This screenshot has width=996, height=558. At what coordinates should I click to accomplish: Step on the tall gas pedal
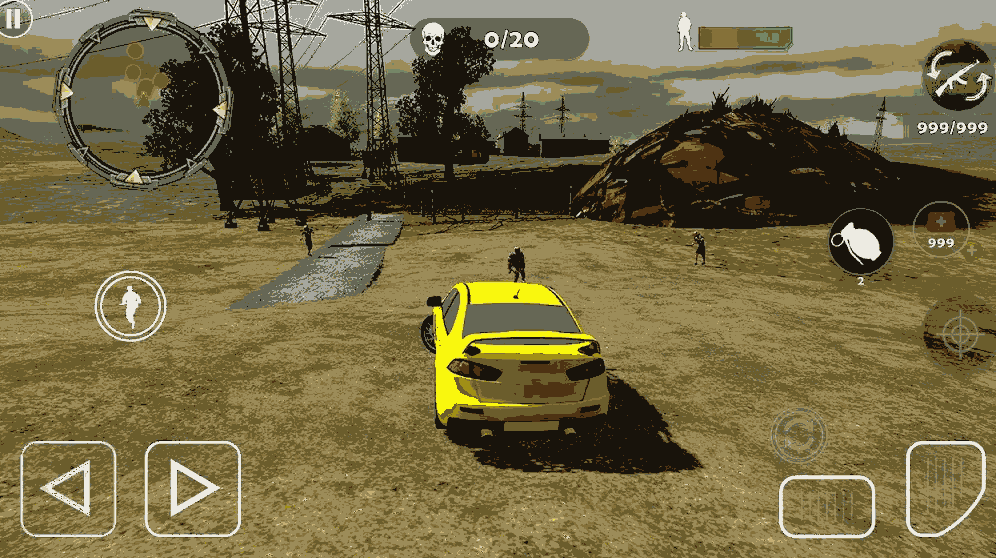[x=945, y=488]
